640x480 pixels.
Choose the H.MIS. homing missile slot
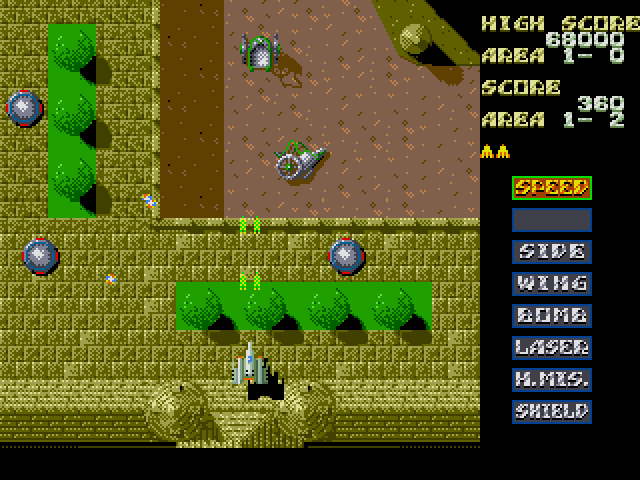(x=551, y=379)
